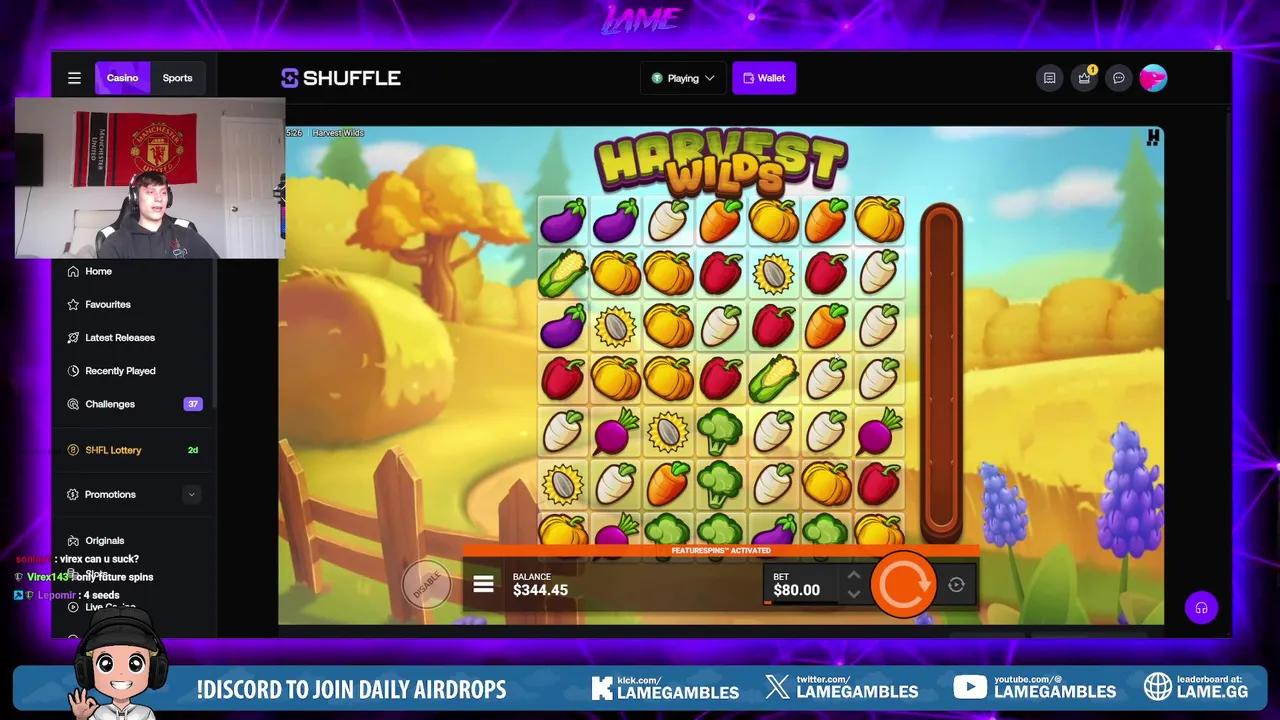Click the circular DISABLE button
This screenshot has height=720, width=1280.
[x=427, y=584]
